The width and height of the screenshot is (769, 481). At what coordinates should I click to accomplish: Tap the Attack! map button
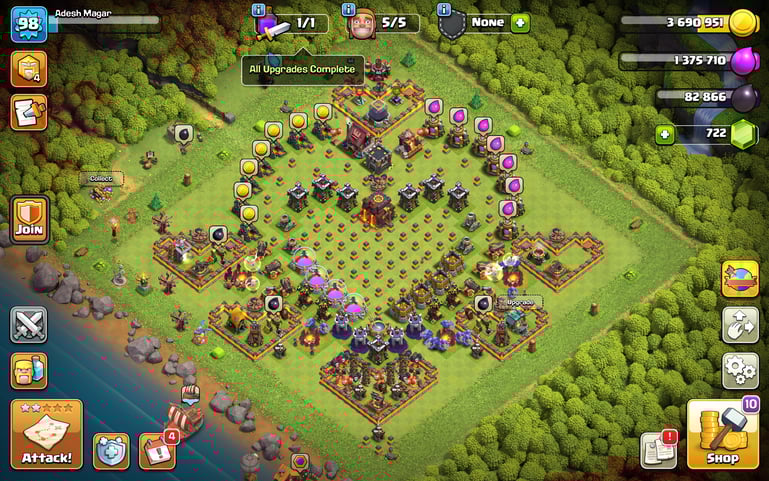[46, 434]
